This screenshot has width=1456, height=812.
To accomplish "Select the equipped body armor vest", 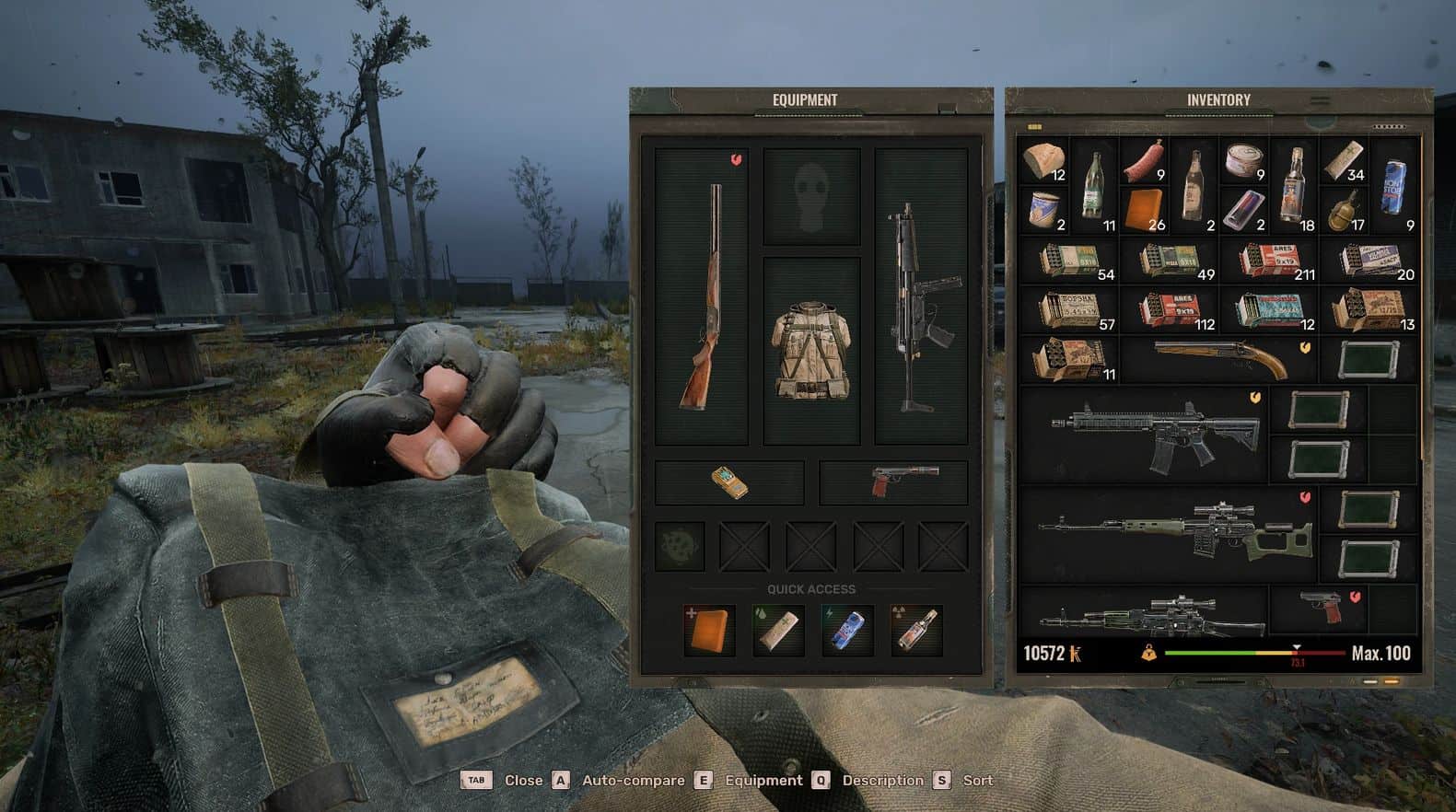I will tap(810, 350).
